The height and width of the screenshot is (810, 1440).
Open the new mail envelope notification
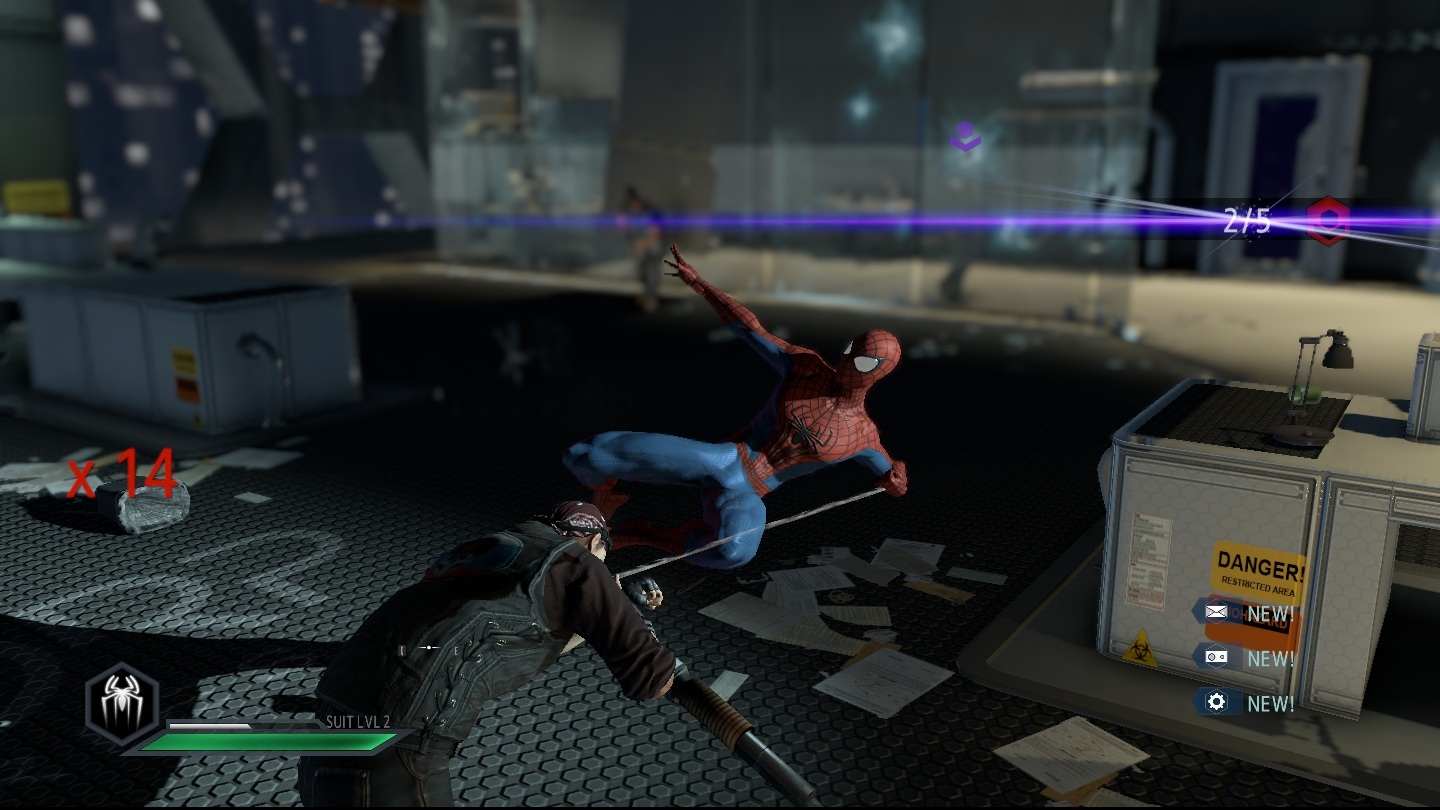(x=1217, y=611)
